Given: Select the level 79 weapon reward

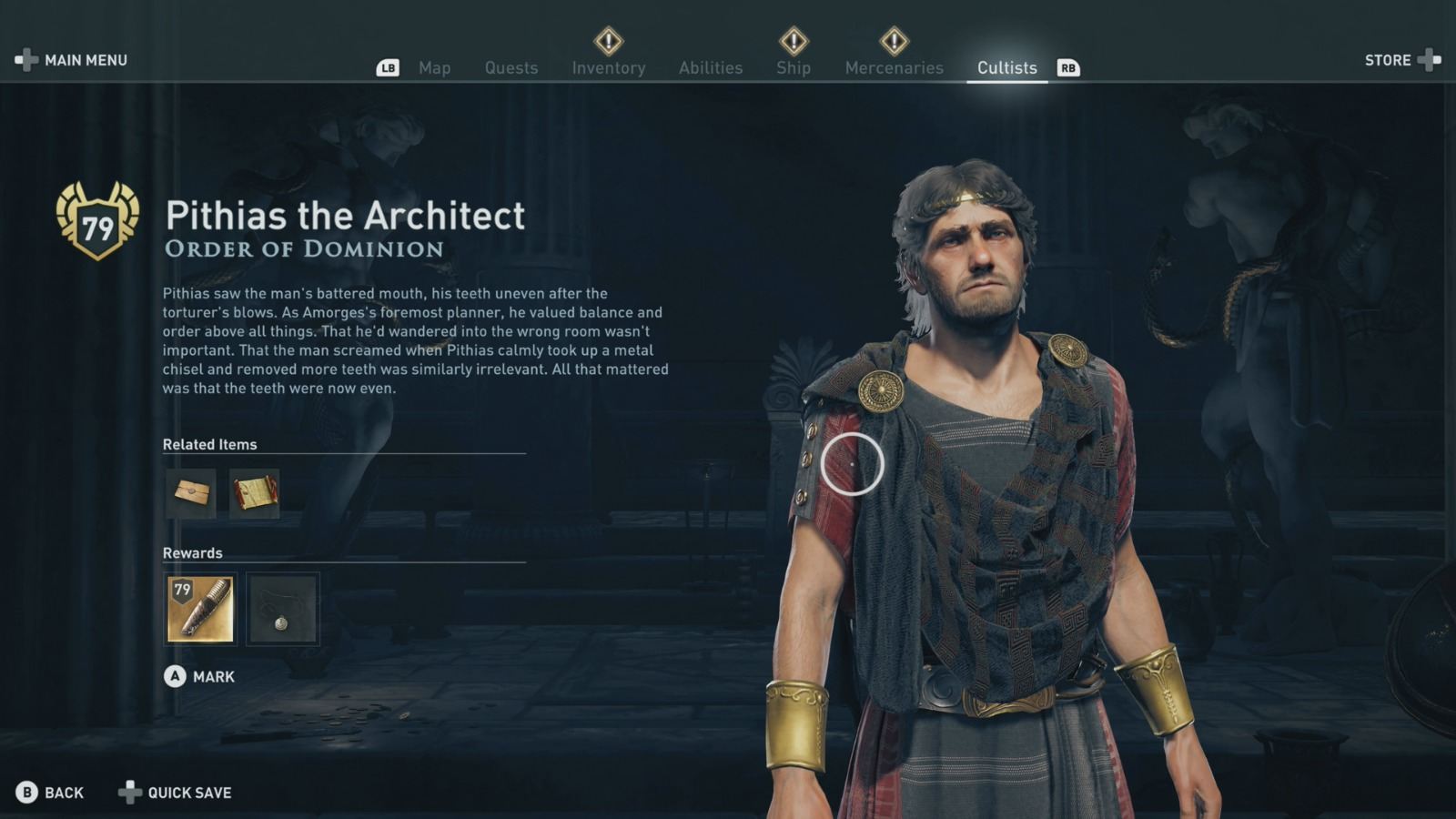Looking at the screenshot, I should point(200,609).
